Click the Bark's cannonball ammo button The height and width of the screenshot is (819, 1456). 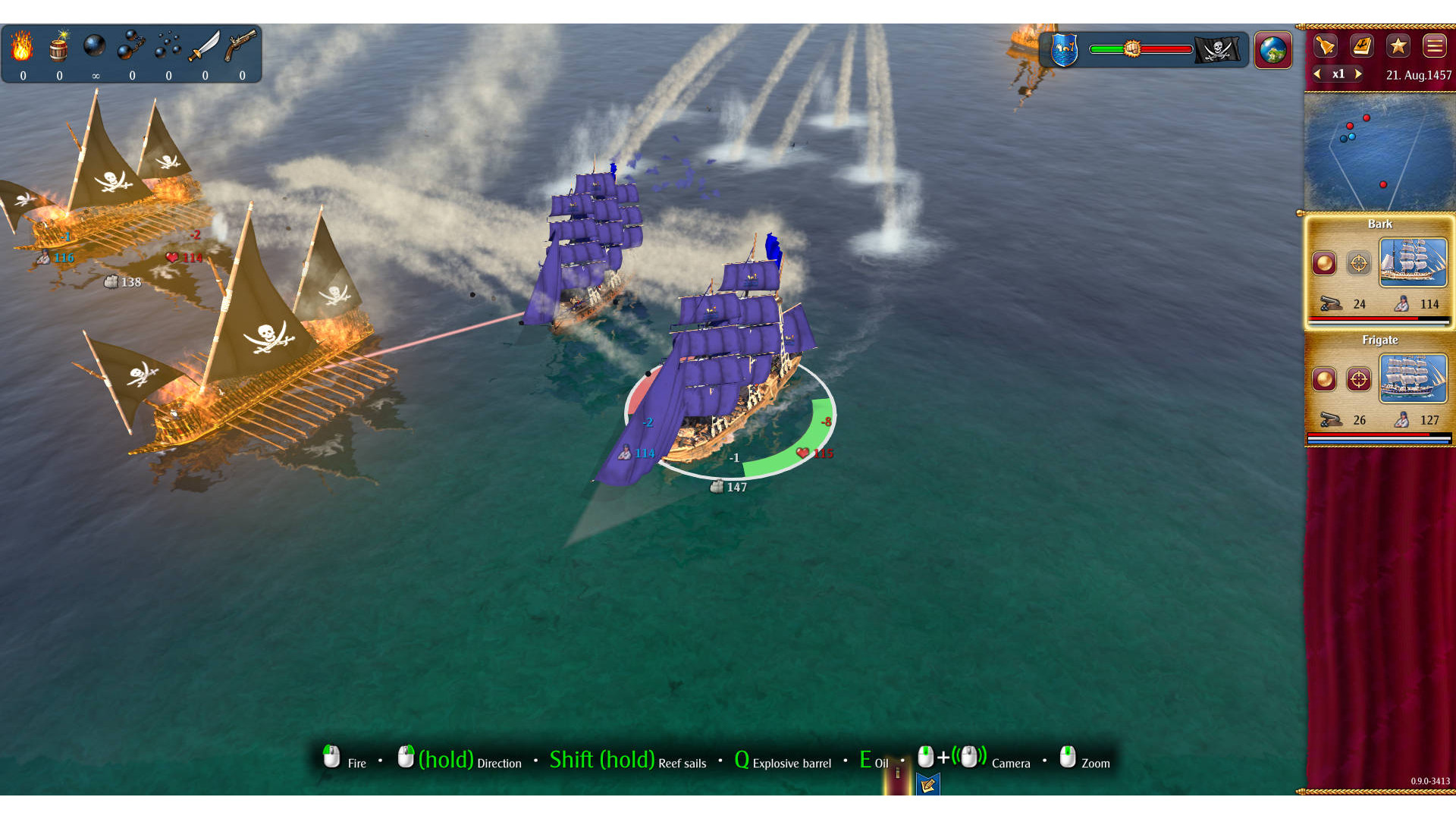(x=1324, y=263)
